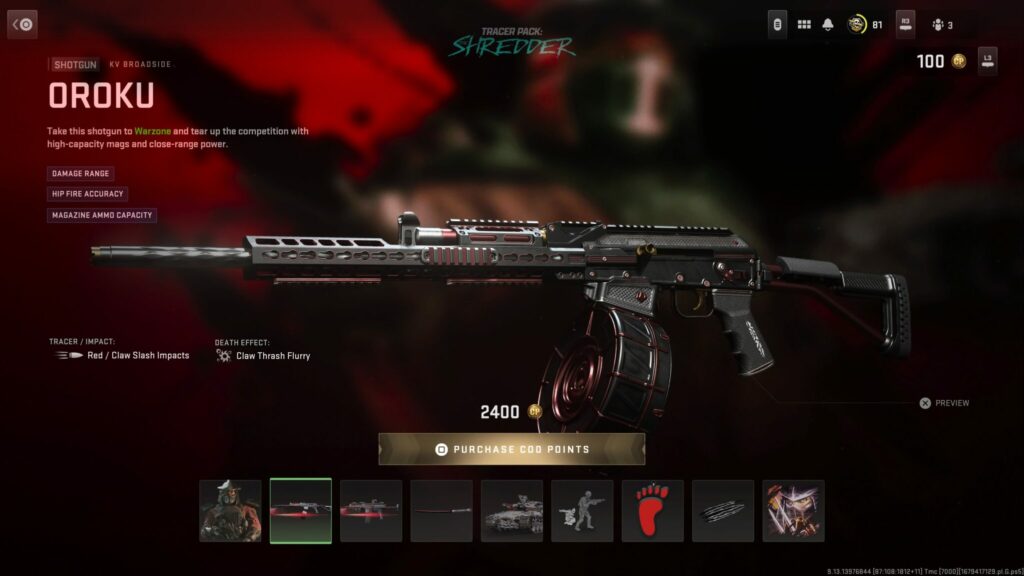Click the Hip Fire Accuracy attribute tag
1024x576 pixels.
88,194
